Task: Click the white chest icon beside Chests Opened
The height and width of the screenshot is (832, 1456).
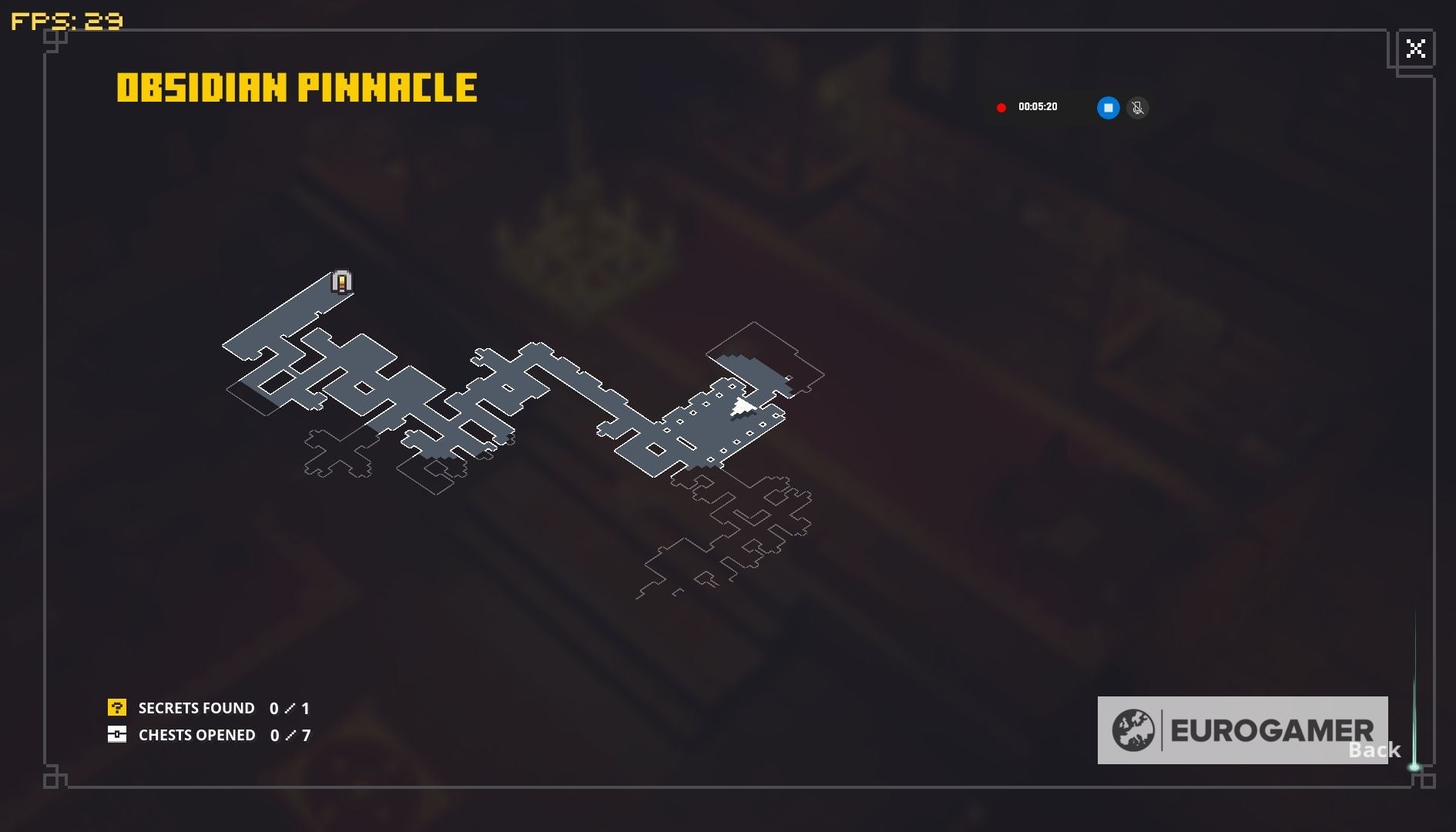Action: (117, 735)
